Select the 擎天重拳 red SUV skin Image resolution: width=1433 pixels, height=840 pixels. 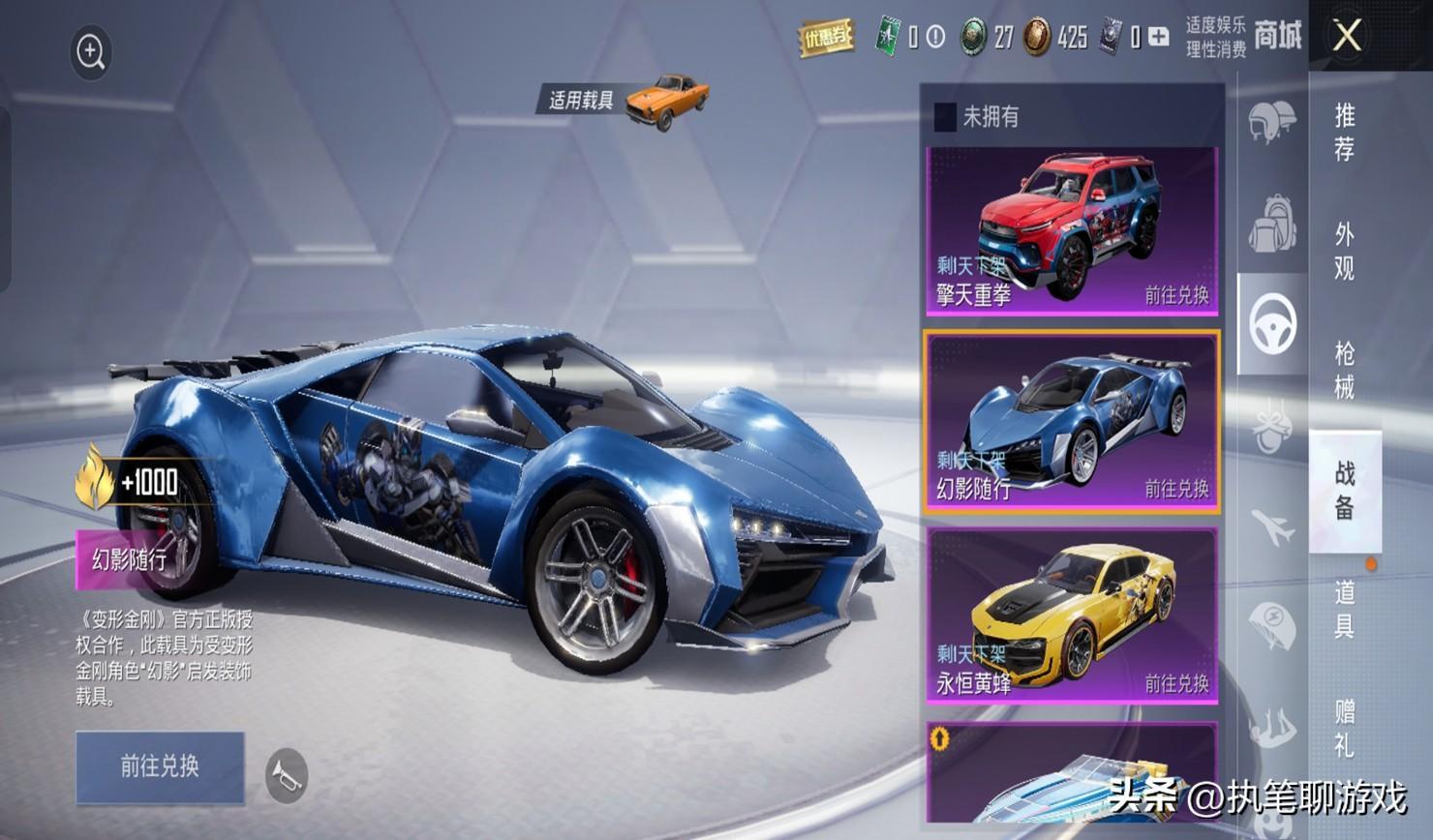1071,230
